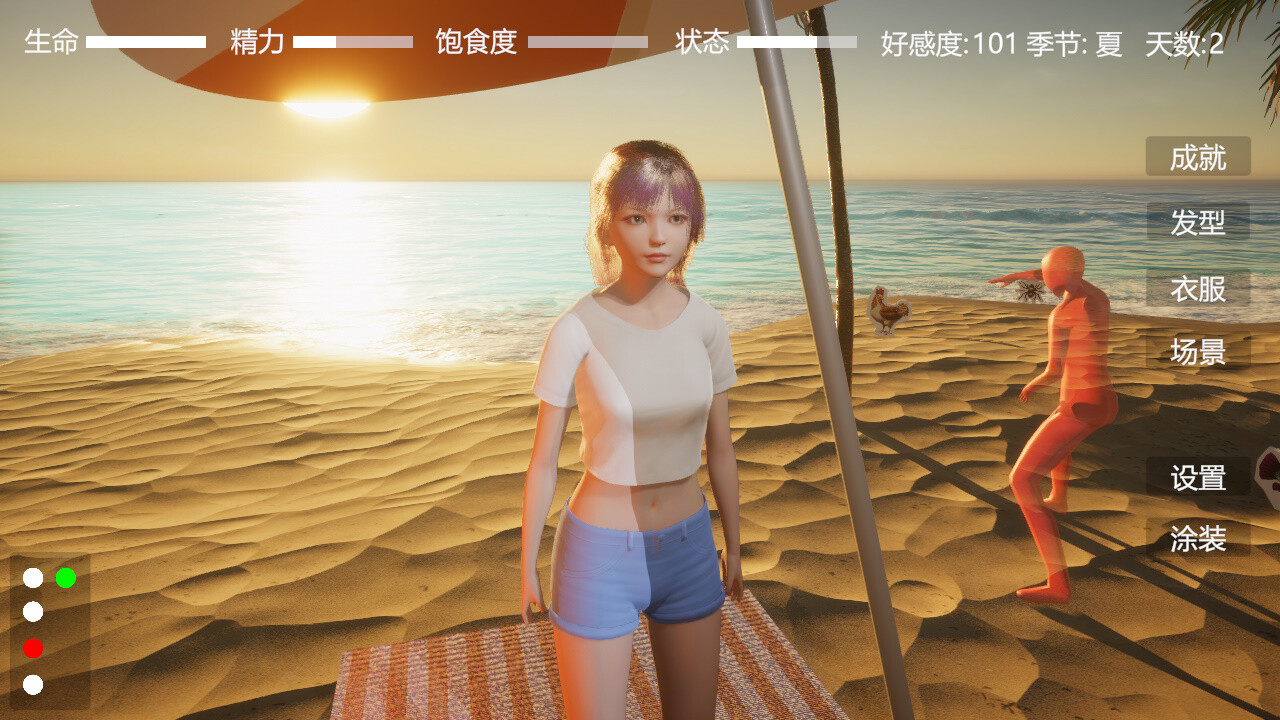The image size is (1280, 720).
Task: Click the 饱食度 satiety bar
Action: pyautogui.click(x=590, y=43)
